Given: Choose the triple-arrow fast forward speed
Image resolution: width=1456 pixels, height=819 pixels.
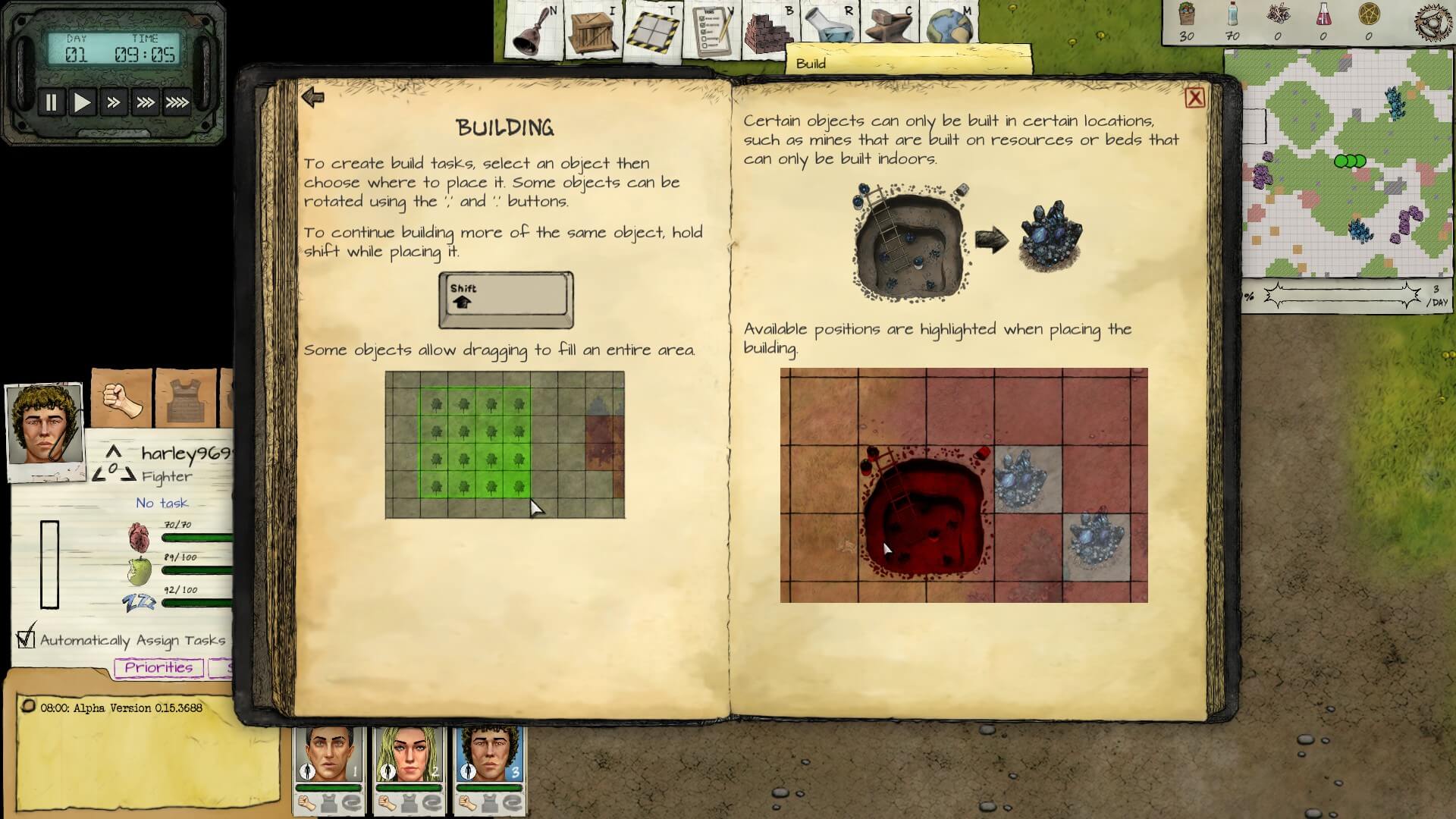Looking at the screenshot, I should click(x=145, y=102).
